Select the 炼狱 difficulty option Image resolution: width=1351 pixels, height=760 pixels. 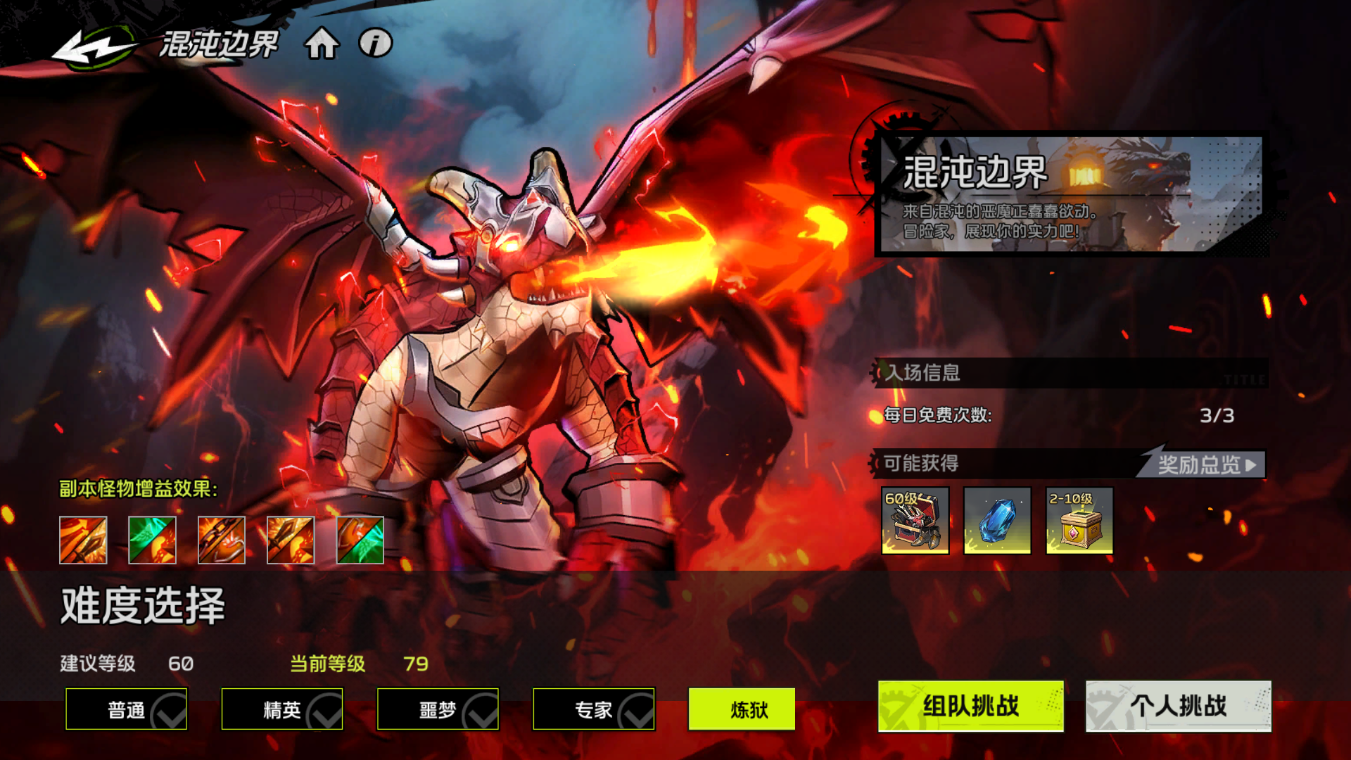742,709
